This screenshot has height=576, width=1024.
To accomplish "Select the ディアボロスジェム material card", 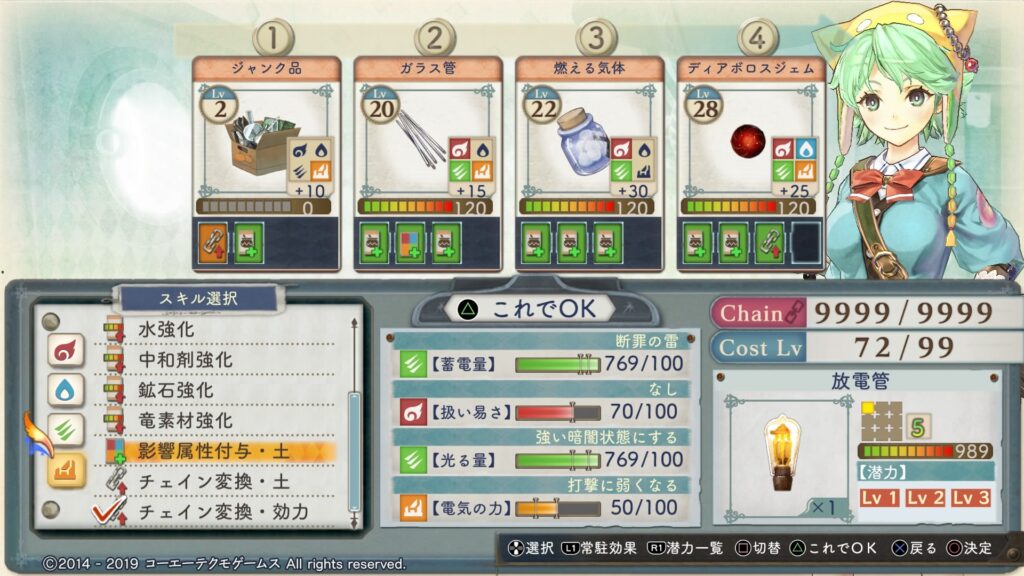I will coord(751,160).
